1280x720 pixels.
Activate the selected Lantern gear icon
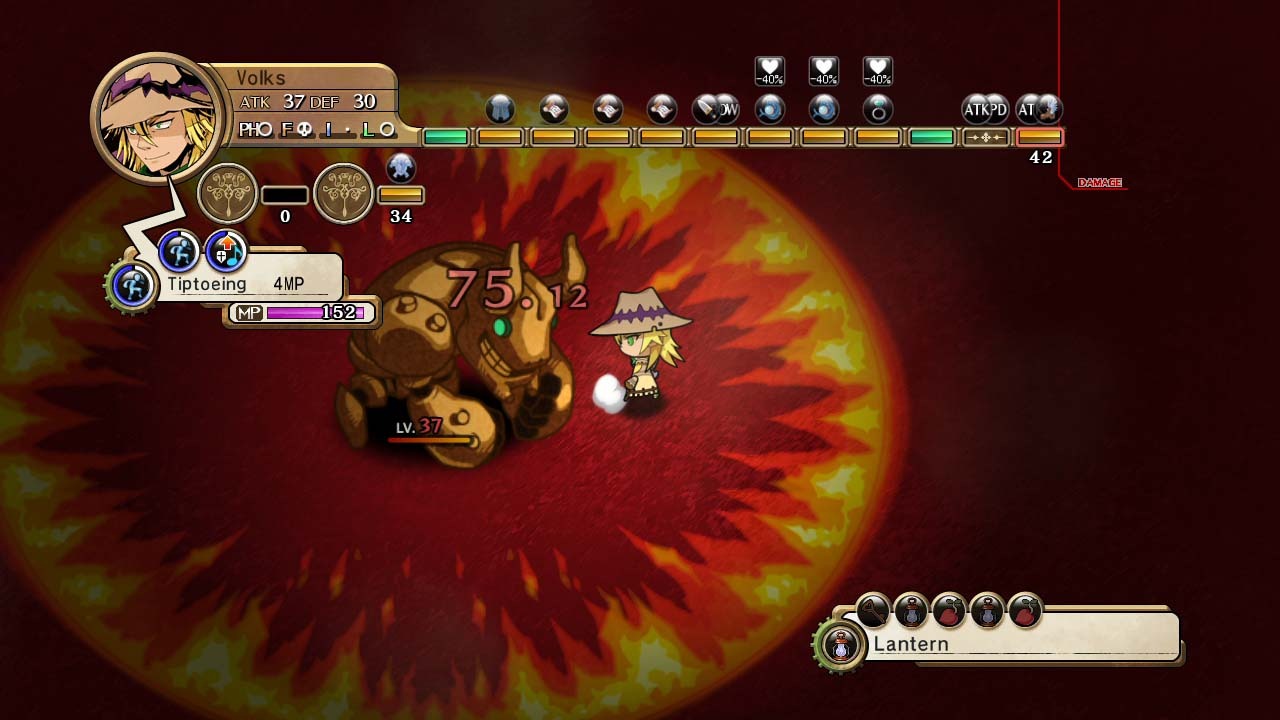pyautogui.click(x=841, y=645)
